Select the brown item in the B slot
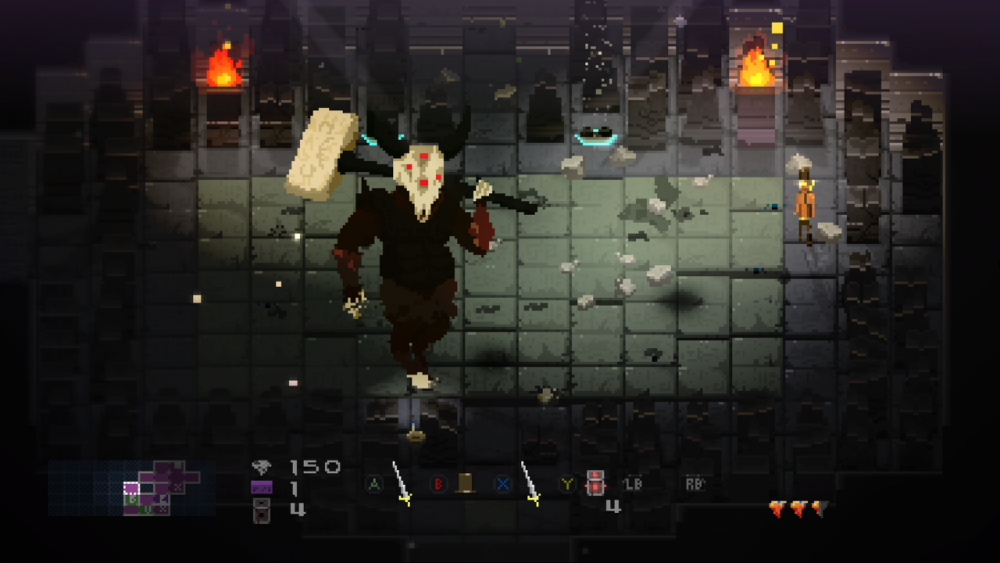Screen dimensions: 1000x563 465,484
